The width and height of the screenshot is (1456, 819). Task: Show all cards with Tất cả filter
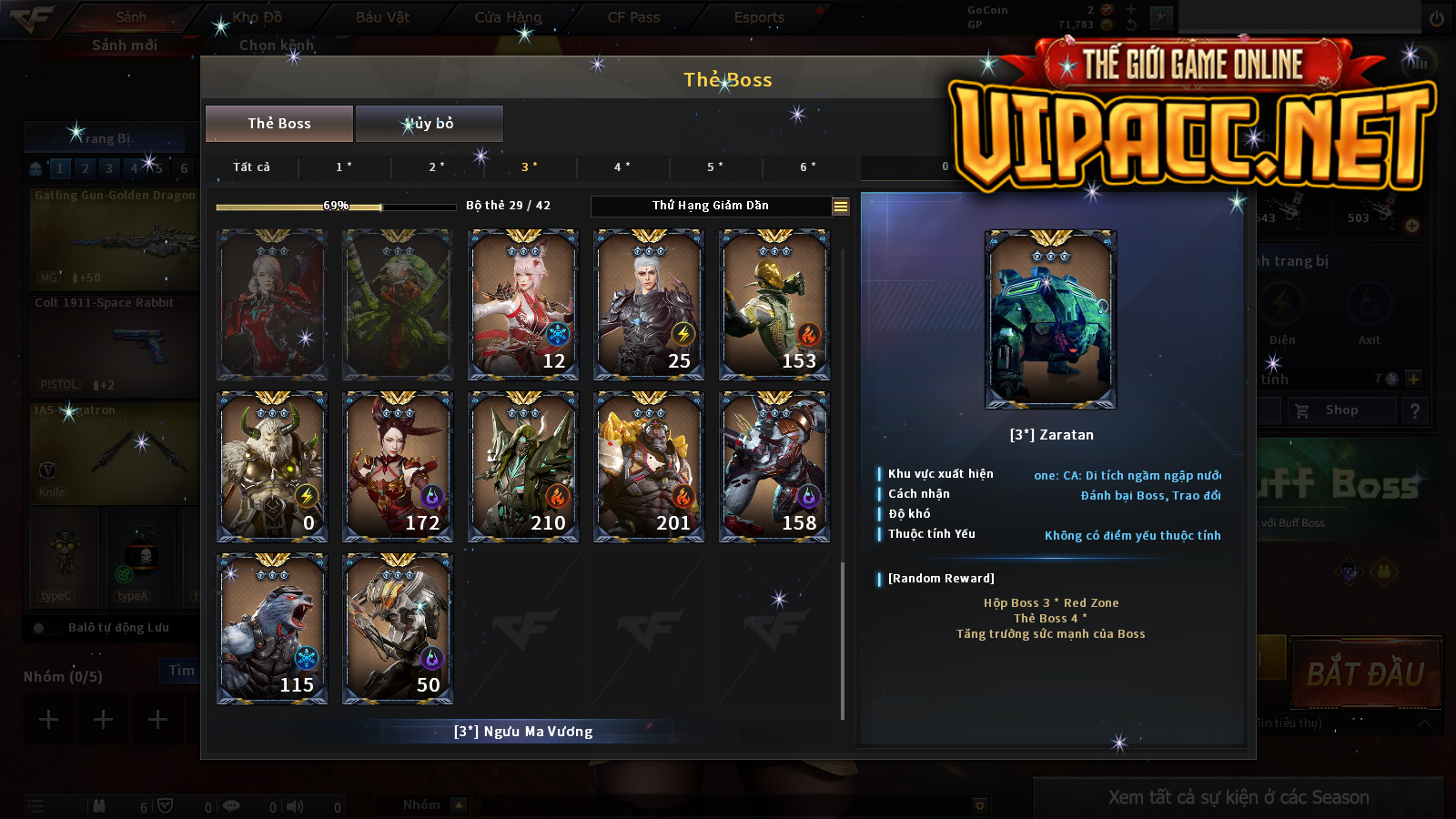click(x=251, y=167)
